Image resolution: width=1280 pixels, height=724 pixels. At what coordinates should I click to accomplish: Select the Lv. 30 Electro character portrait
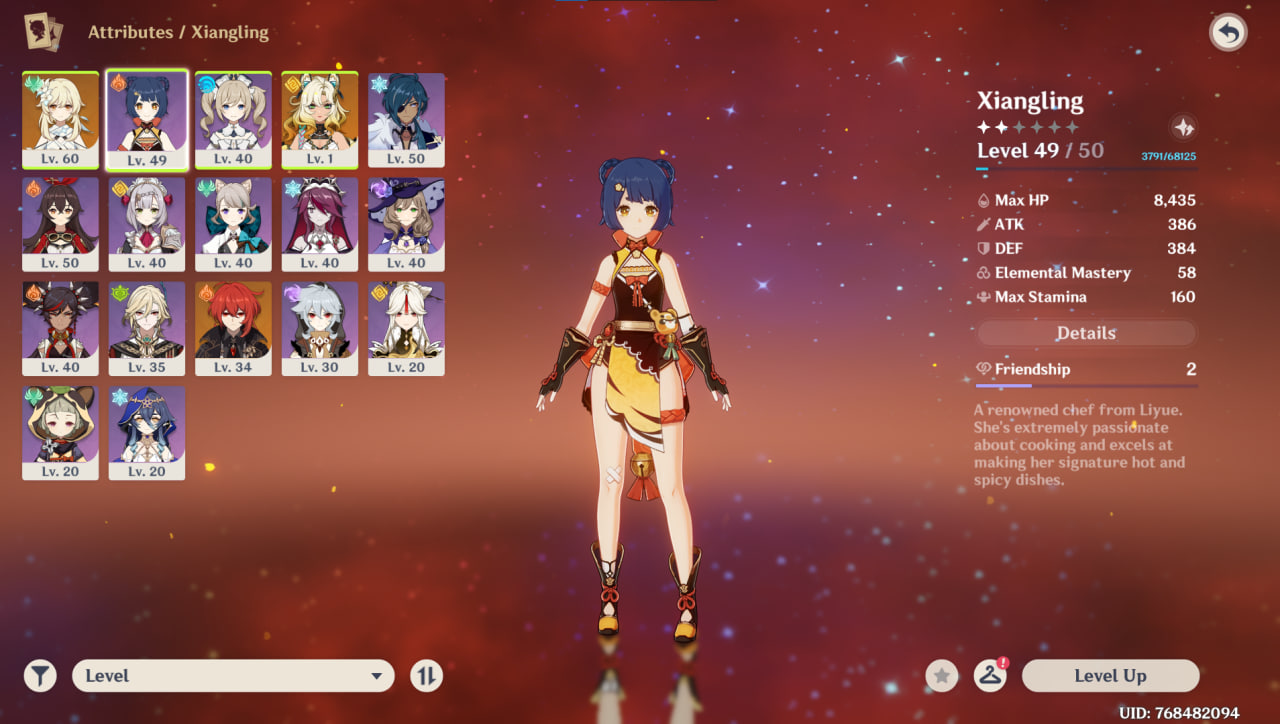tap(320, 327)
